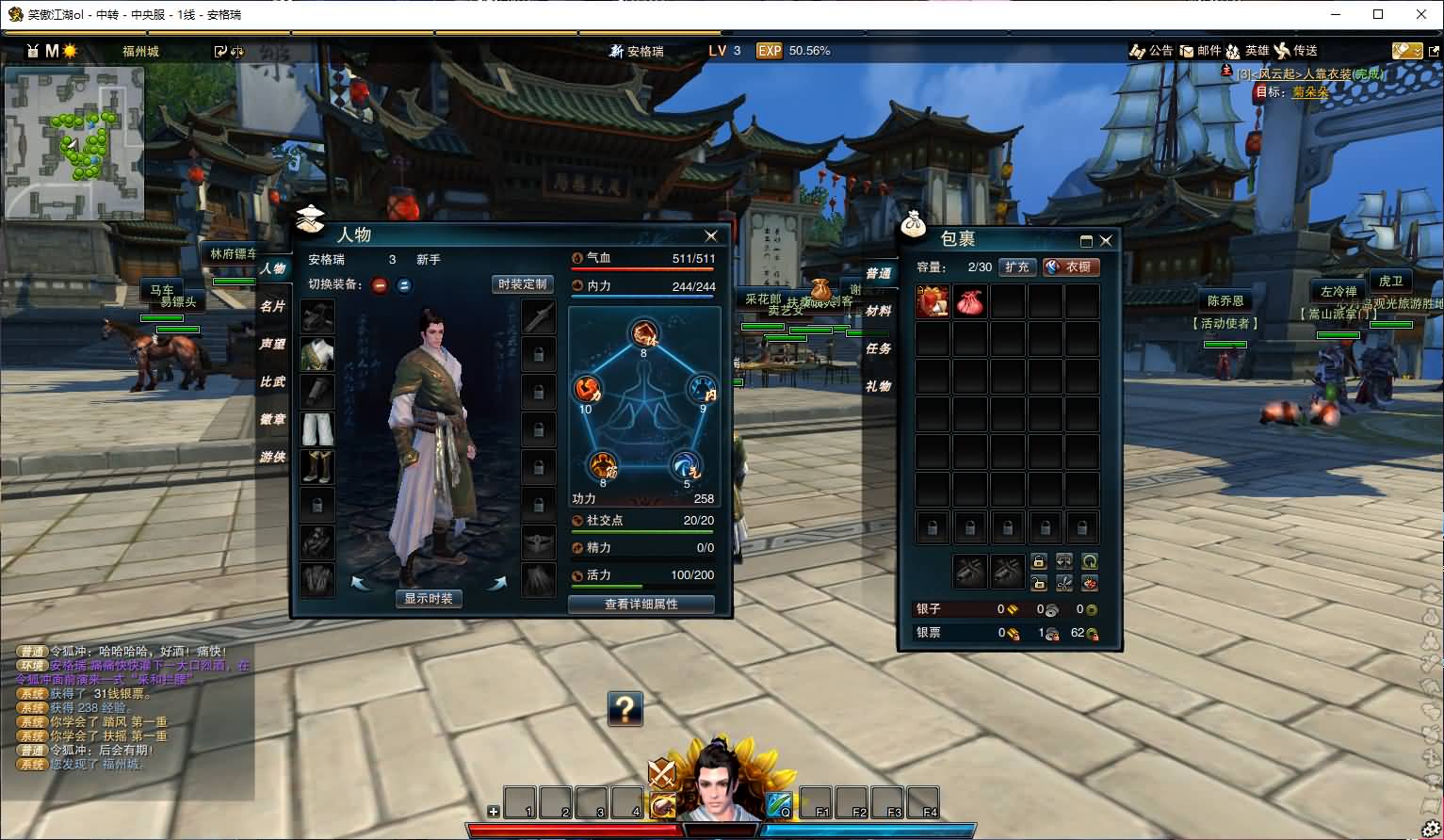Image resolution: width=1444 pixels, height=840 pixels.
Task: Close the 包裹 inventory window
Action: click(1106, 241)
